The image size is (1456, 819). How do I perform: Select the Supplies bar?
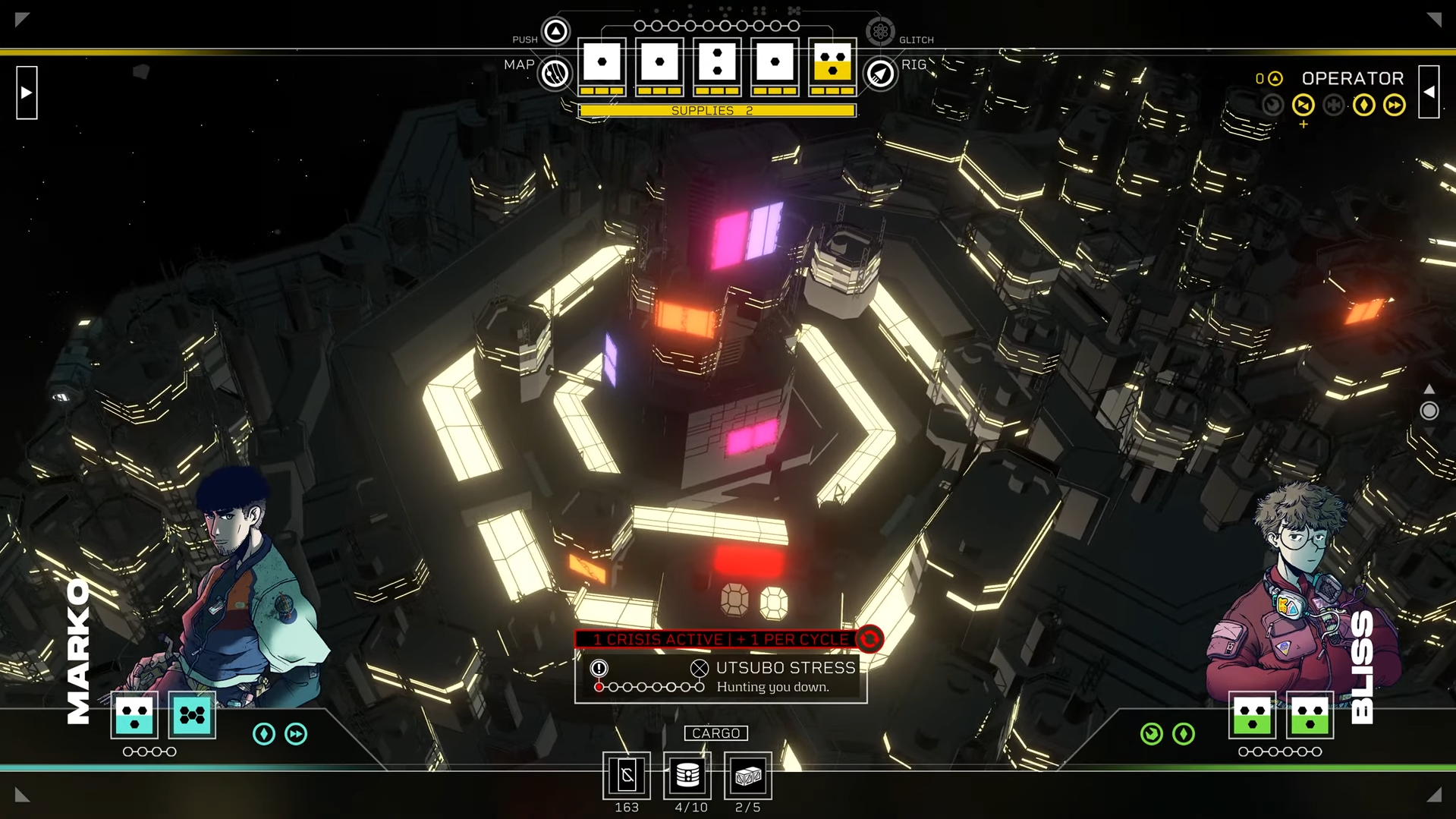click(717, 111)
